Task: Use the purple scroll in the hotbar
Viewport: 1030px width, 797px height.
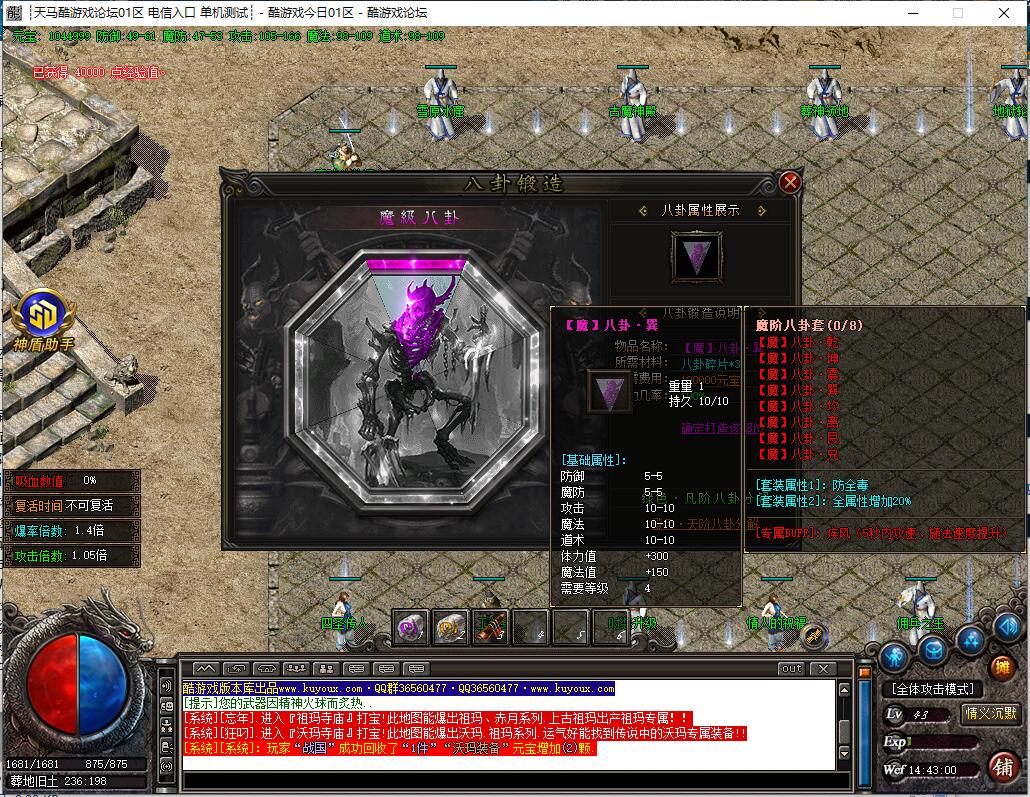Action: click(411, 627)
